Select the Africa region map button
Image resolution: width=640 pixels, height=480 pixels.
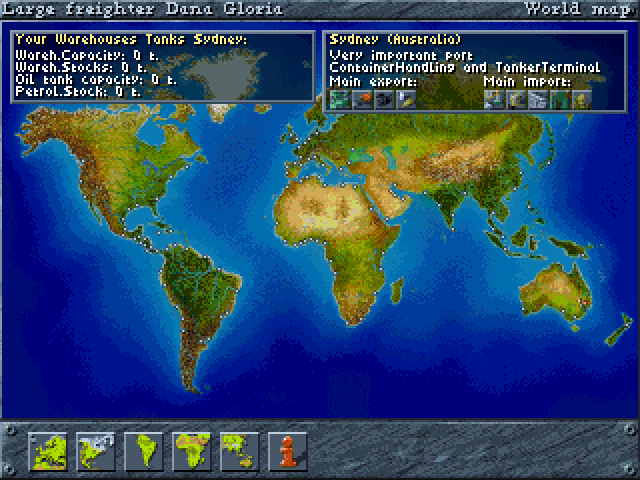coord(190,451)
